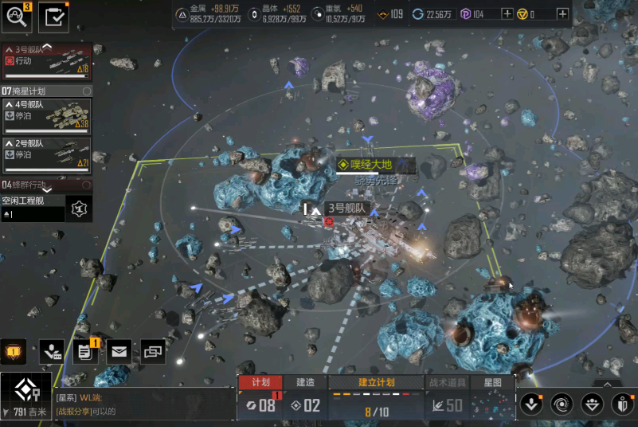The width and height of the screenshot is (638, 427).
Task: Open the checklist task icon
Action: (54, 16)
